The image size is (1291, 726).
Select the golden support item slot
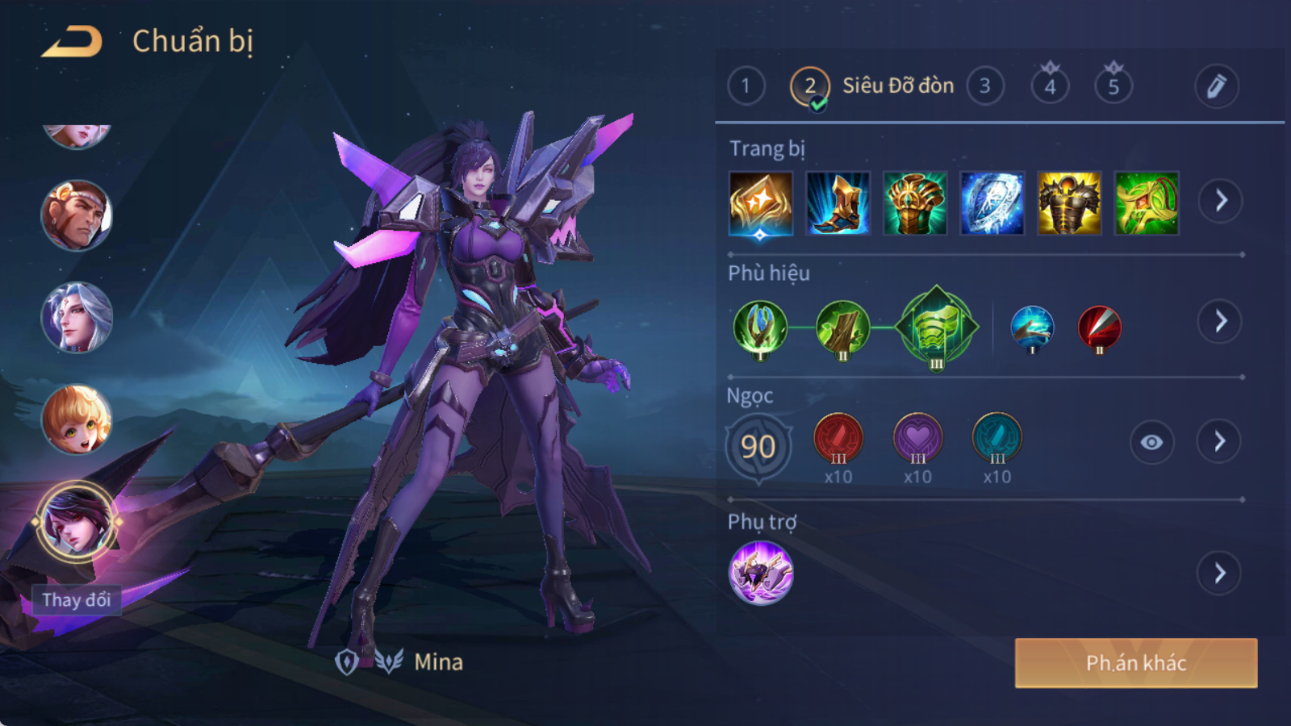point(761,203)
